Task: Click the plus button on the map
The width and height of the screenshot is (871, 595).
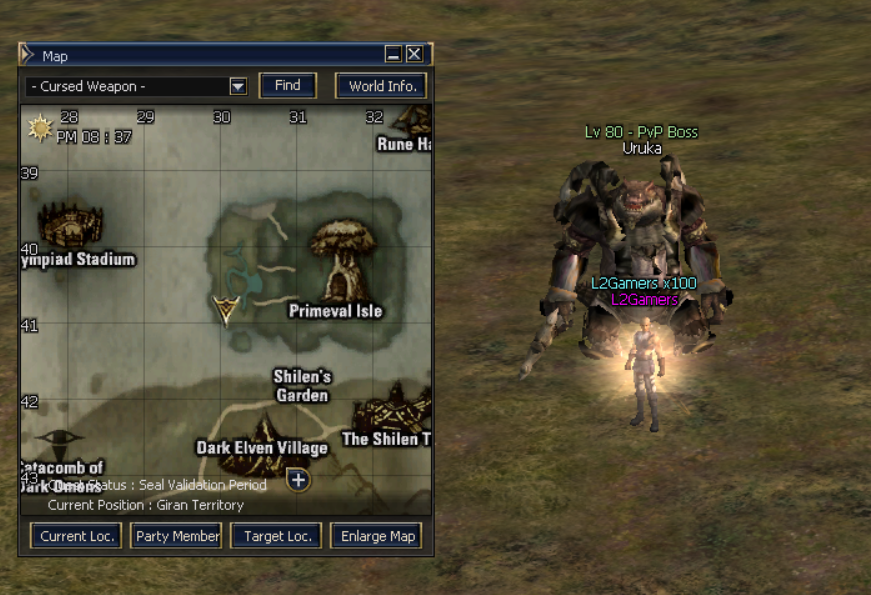Action: tap(298, 480)
